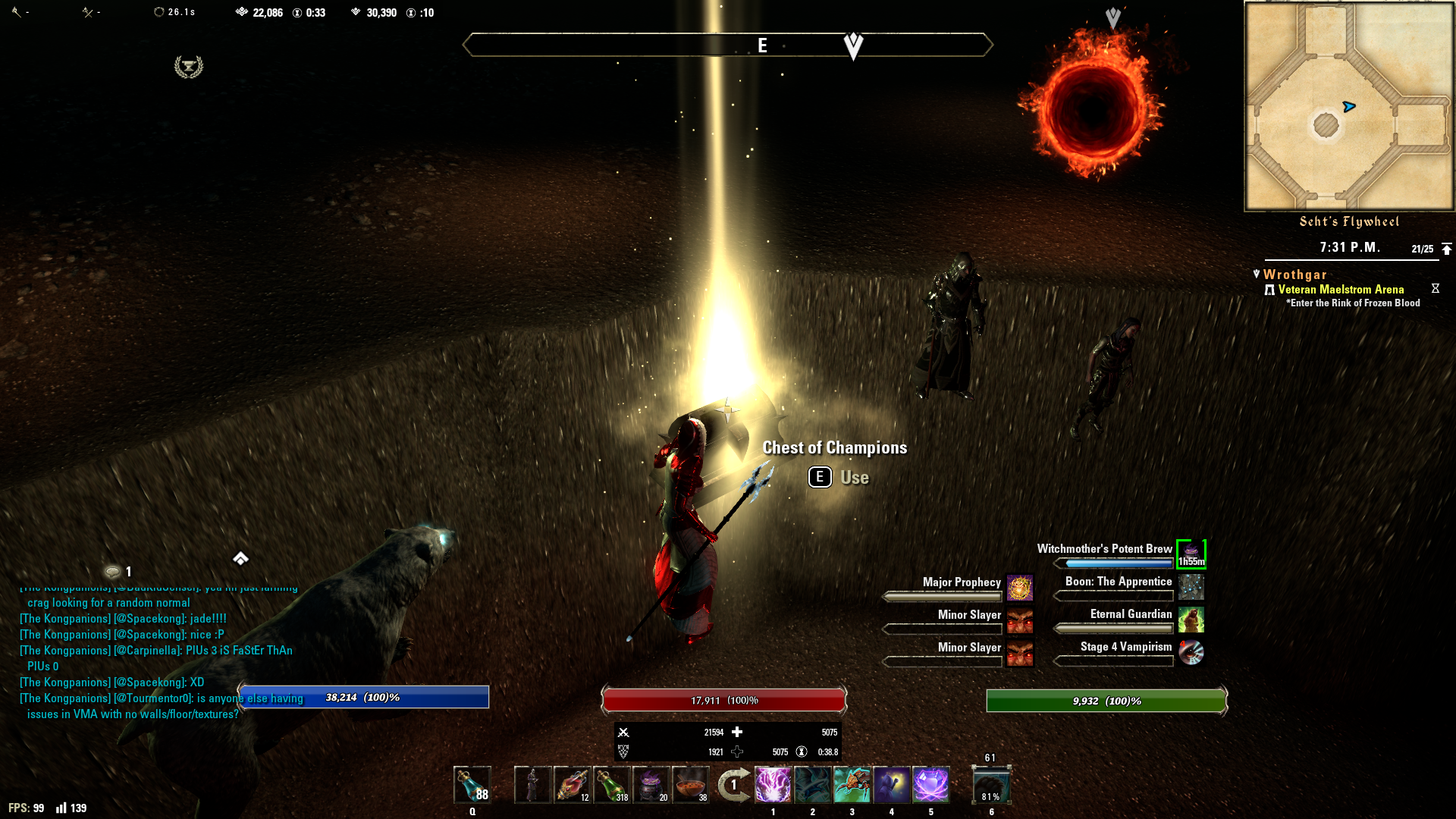Screen dimensions: 1456x819
Task: Use the teal quickslot potion
Action: pyautogui.click(x=472, y=785)
